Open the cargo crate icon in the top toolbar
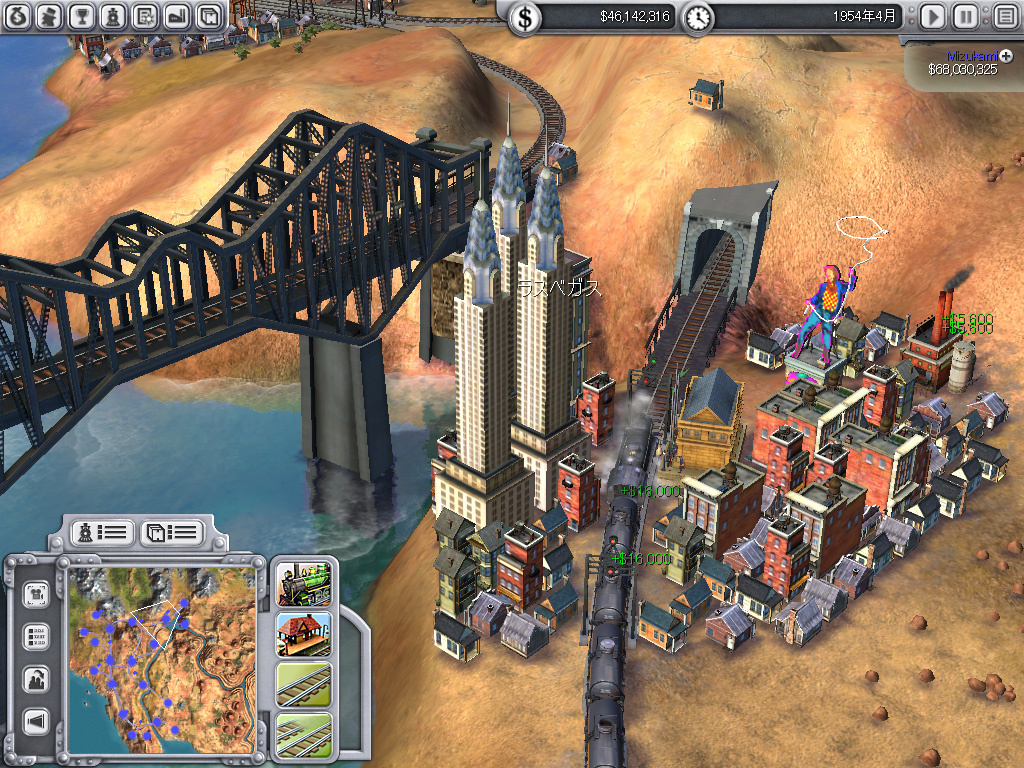 coord(208,16)
